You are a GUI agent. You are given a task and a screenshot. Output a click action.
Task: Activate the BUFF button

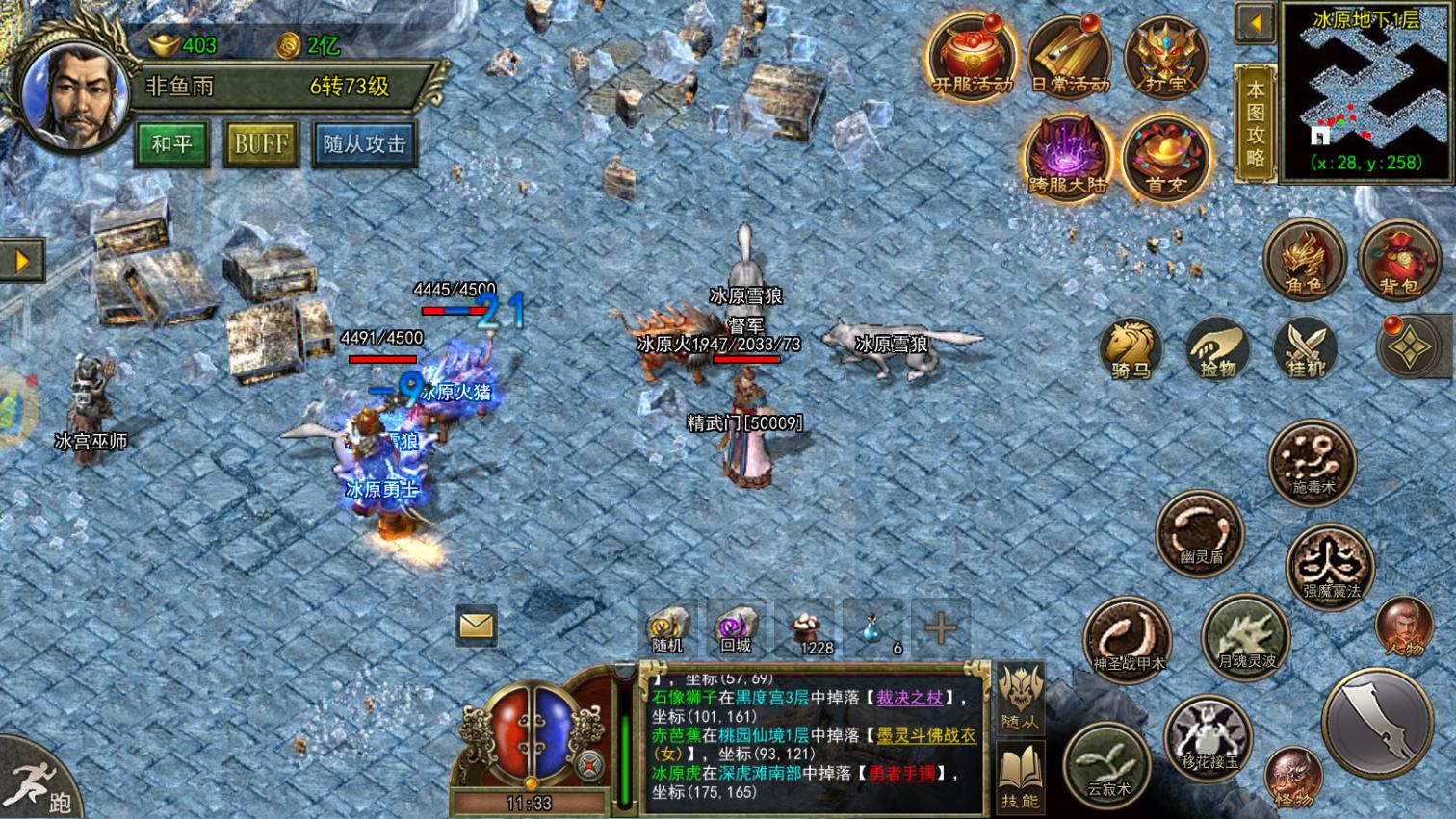coord(260,145)
